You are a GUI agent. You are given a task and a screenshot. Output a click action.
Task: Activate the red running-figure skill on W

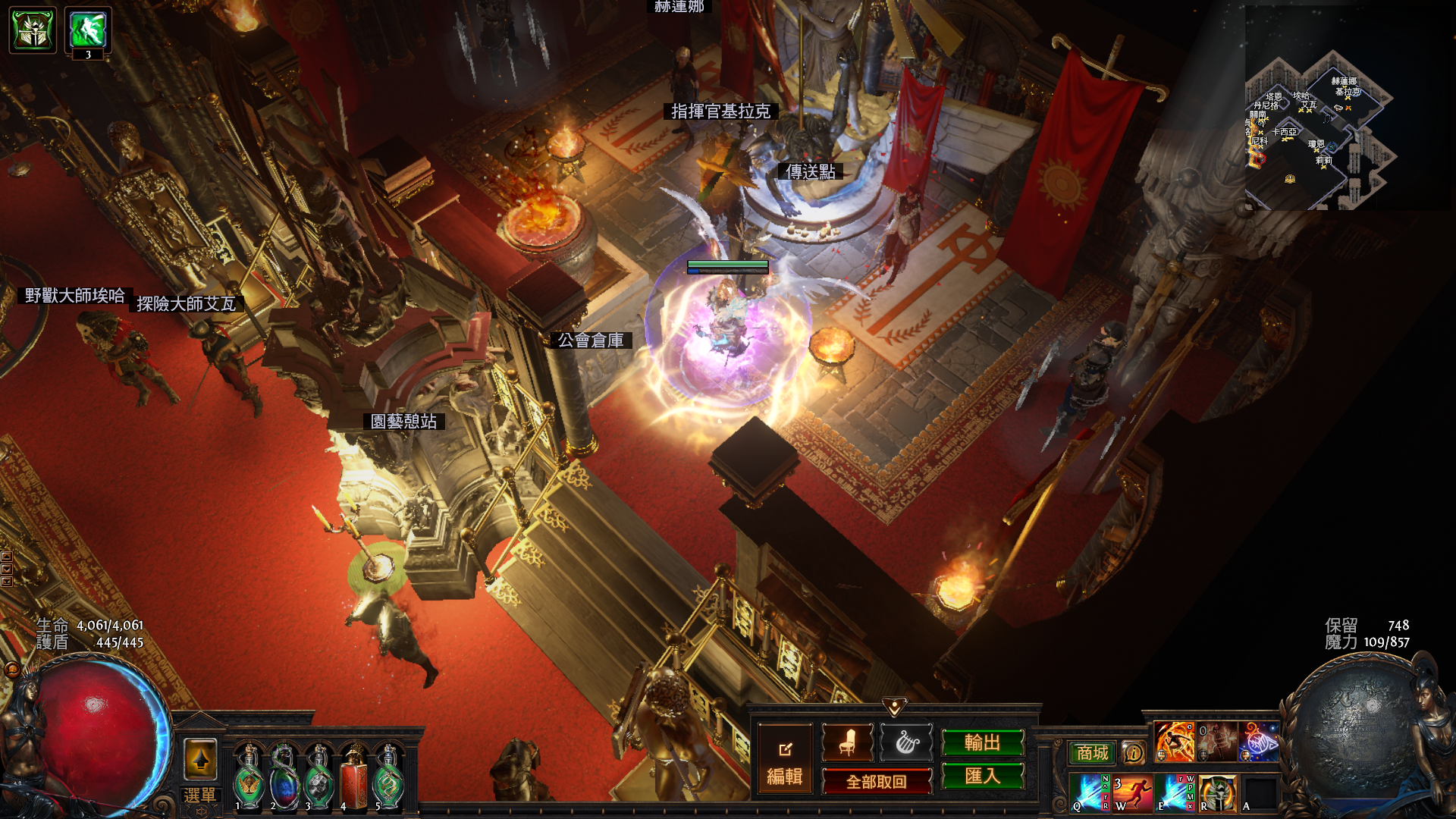(1133, 792)
